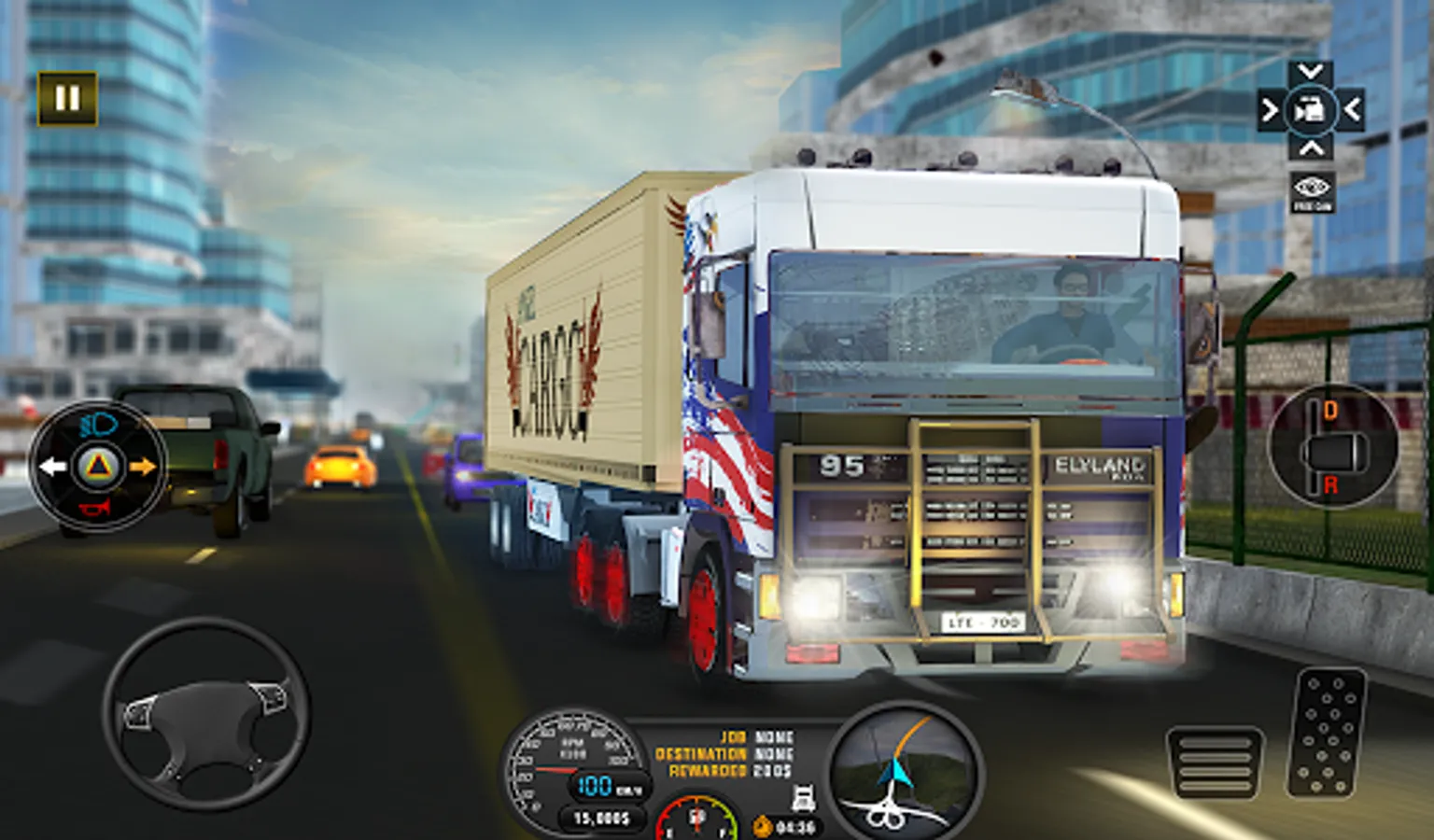The width and height of the screenshot is (1434, 840).
Task: Click the camera pad's right-side arrow
Action: (1351, 111)
